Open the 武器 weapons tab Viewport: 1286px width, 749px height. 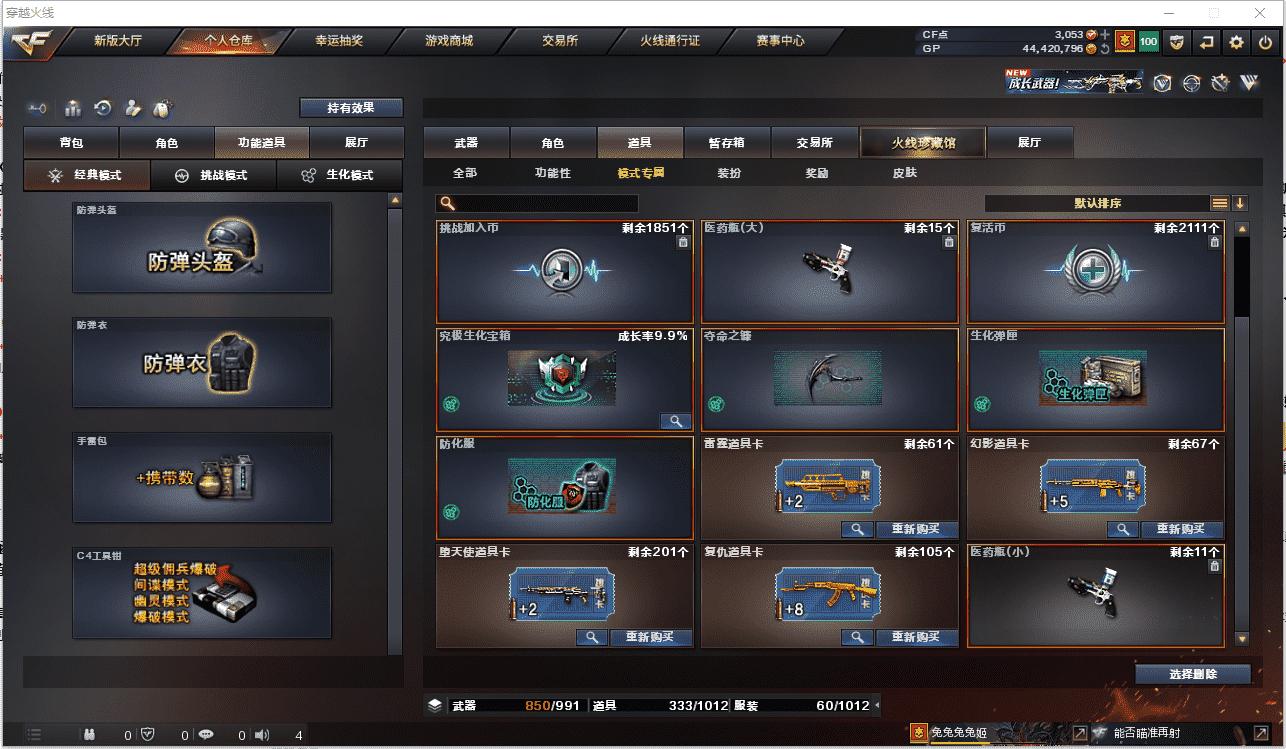click(466, 143)
